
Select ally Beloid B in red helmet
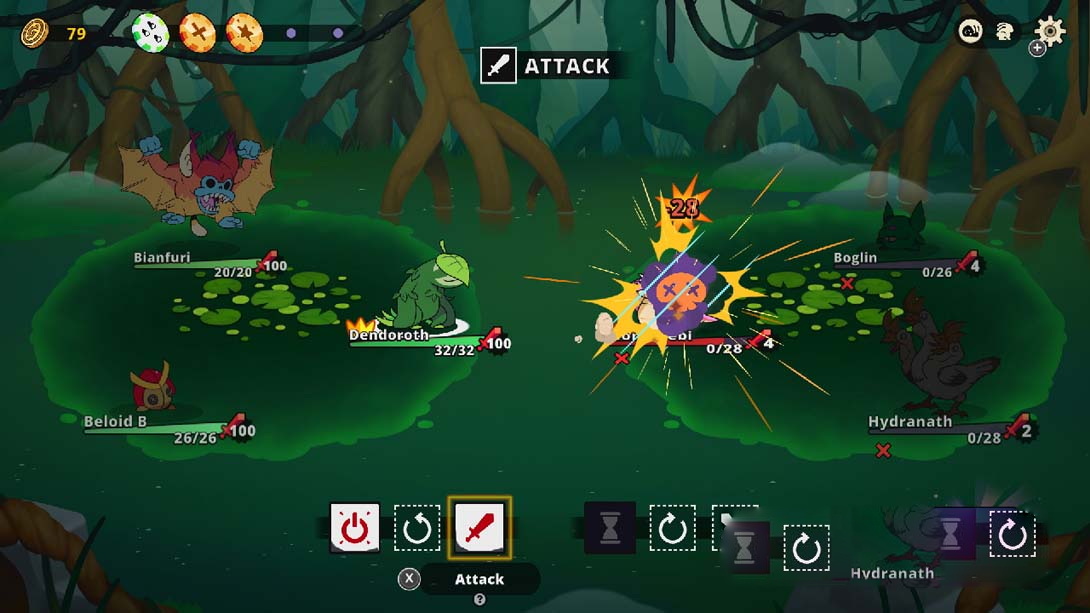click(154, 388)
